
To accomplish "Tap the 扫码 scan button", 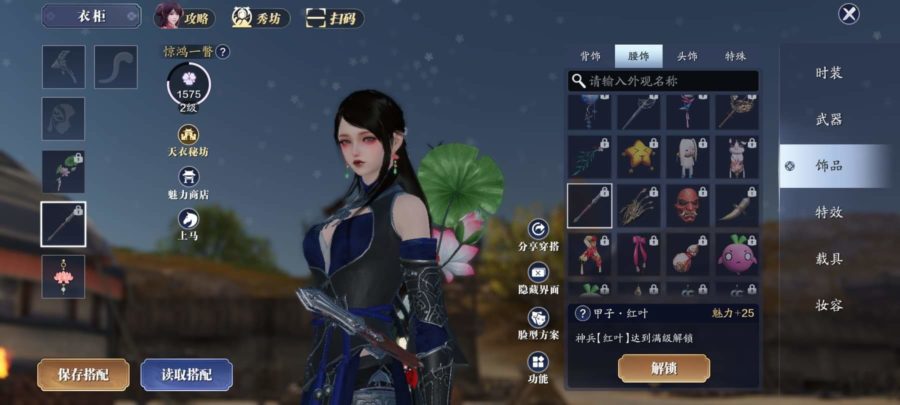I will tap(334, 18).
